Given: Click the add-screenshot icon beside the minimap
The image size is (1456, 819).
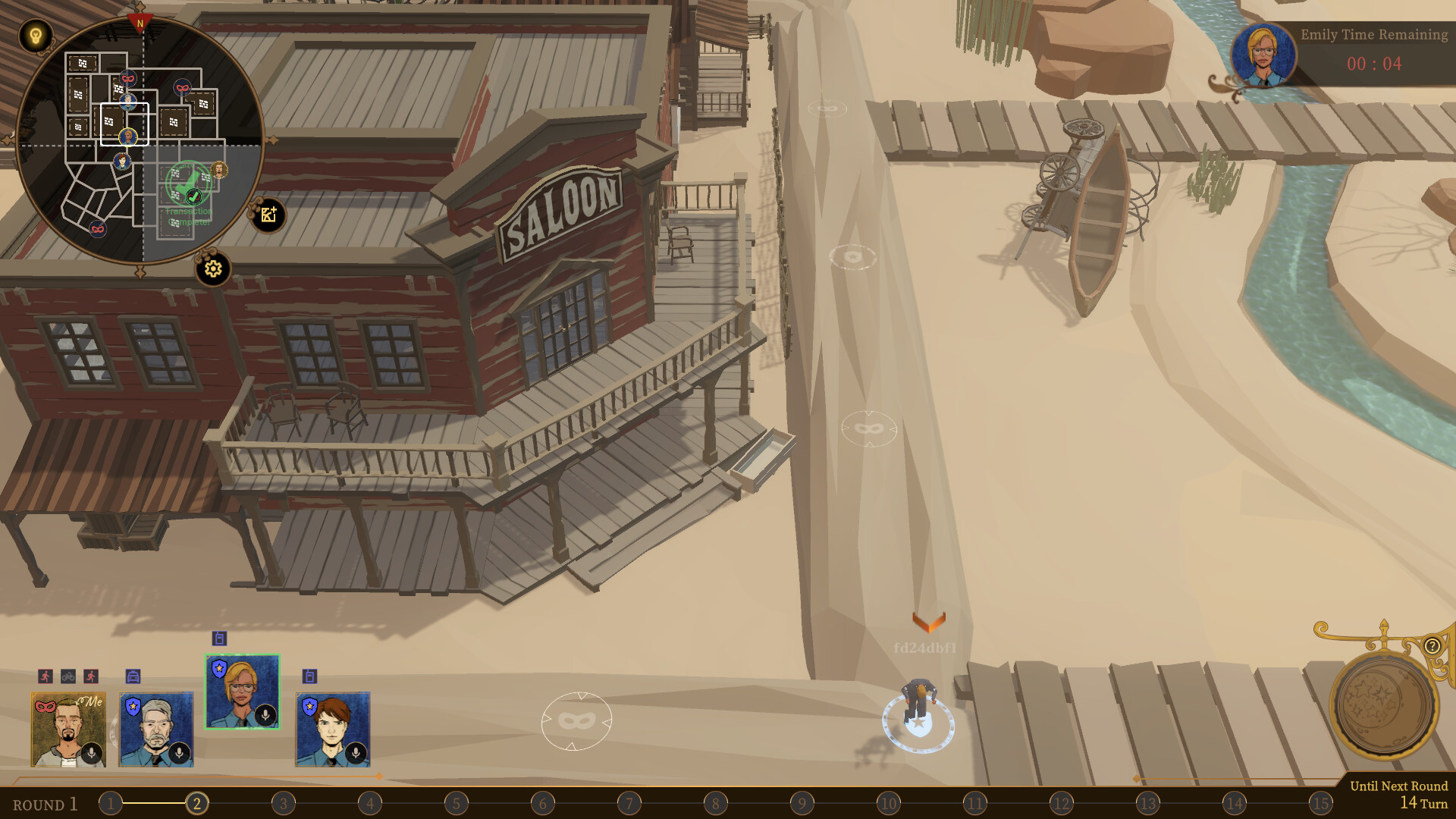Looking at the screenshot, I should point(267,215).
